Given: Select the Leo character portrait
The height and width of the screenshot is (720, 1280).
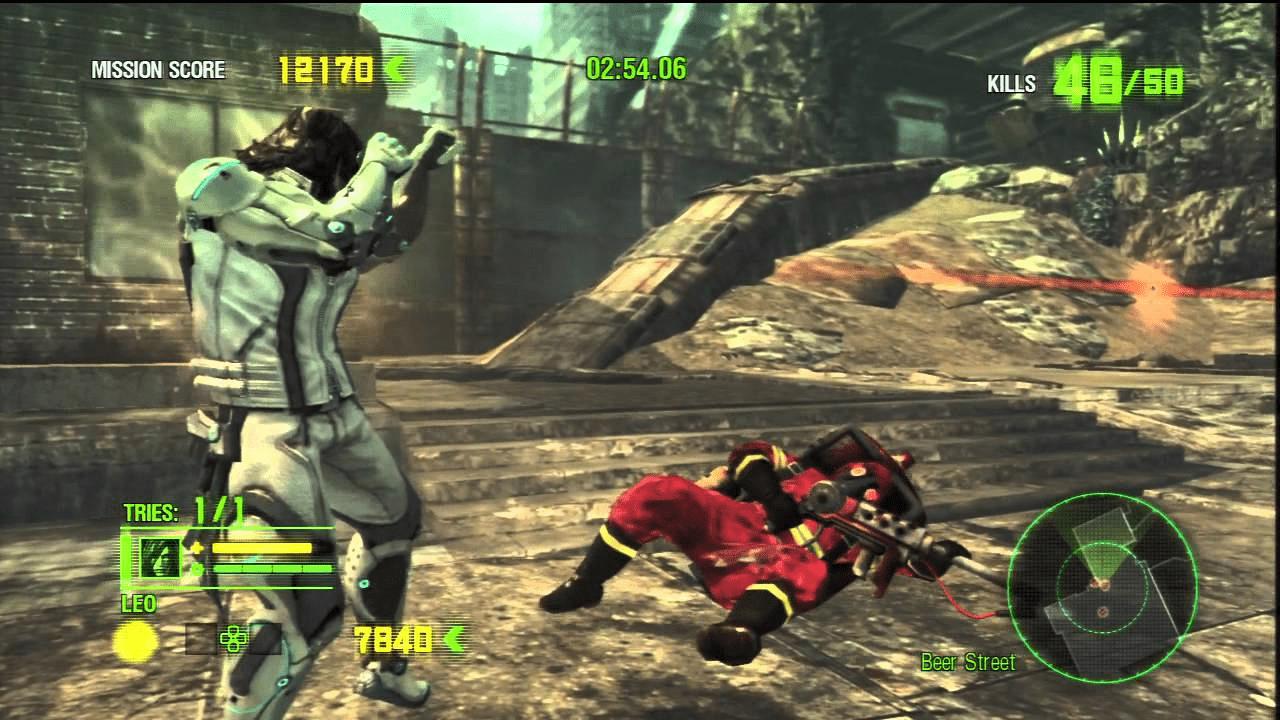Looking at the screenshot, I should tap(160, 557).
